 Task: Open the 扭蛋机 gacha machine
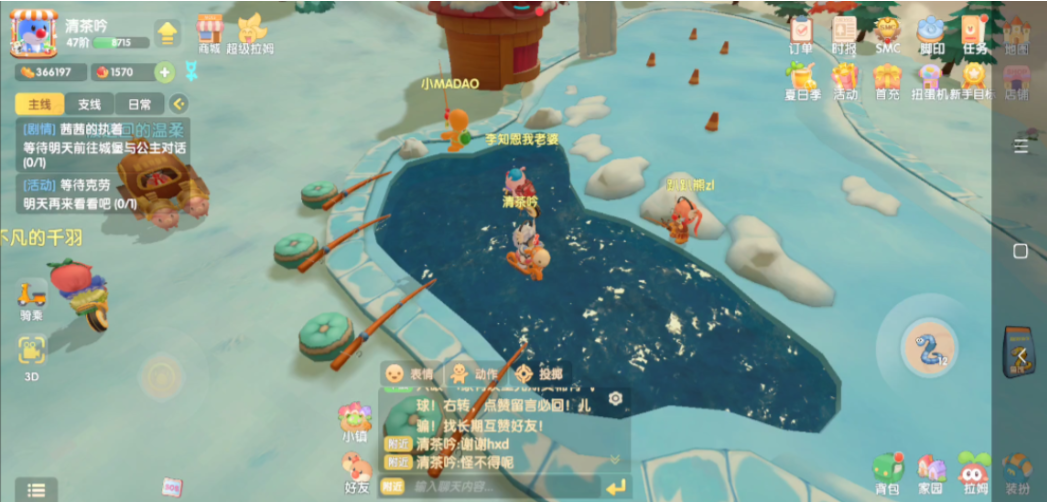point(931,79)
